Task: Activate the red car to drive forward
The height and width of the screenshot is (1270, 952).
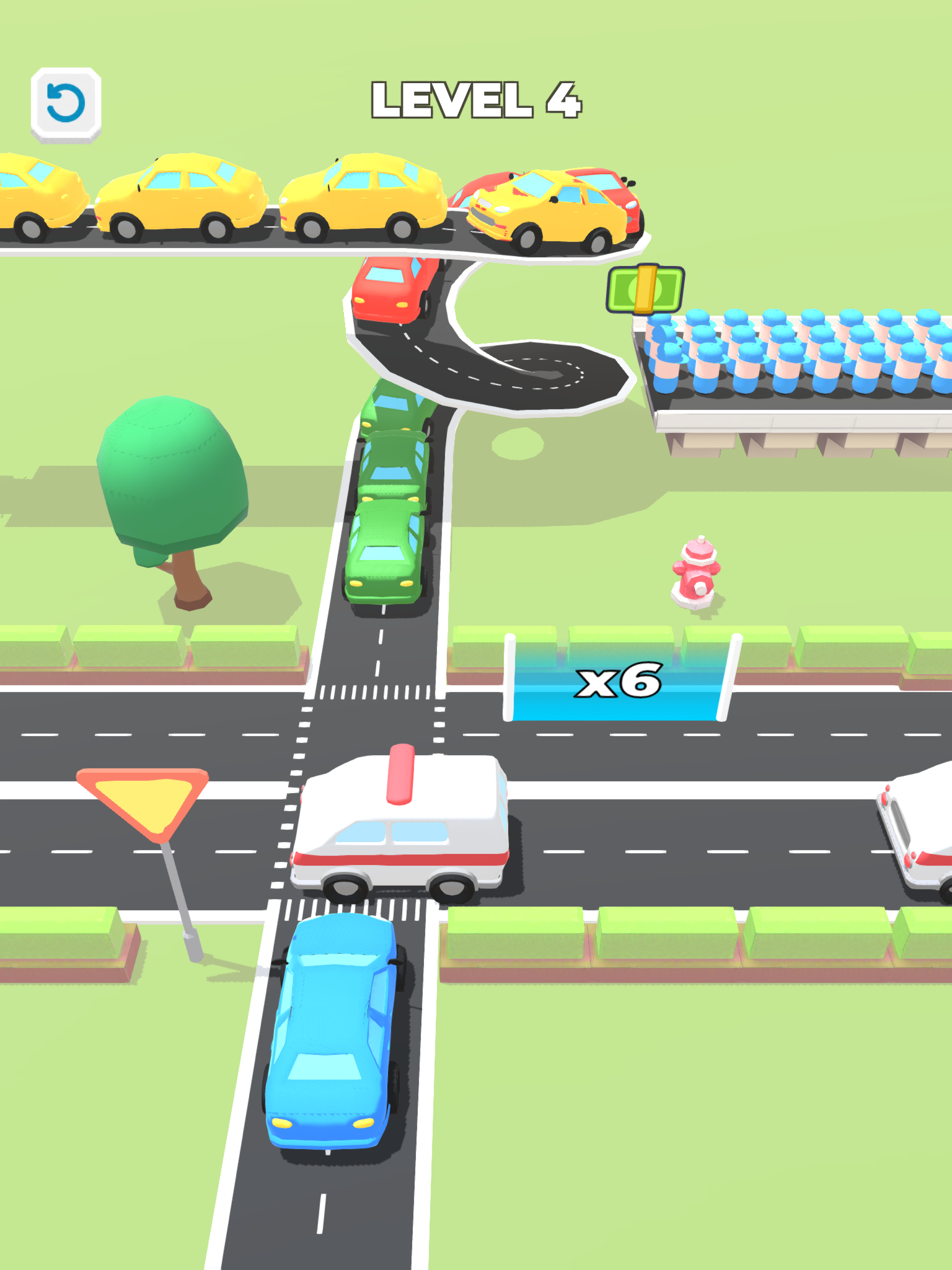Action: pos(397,291)
